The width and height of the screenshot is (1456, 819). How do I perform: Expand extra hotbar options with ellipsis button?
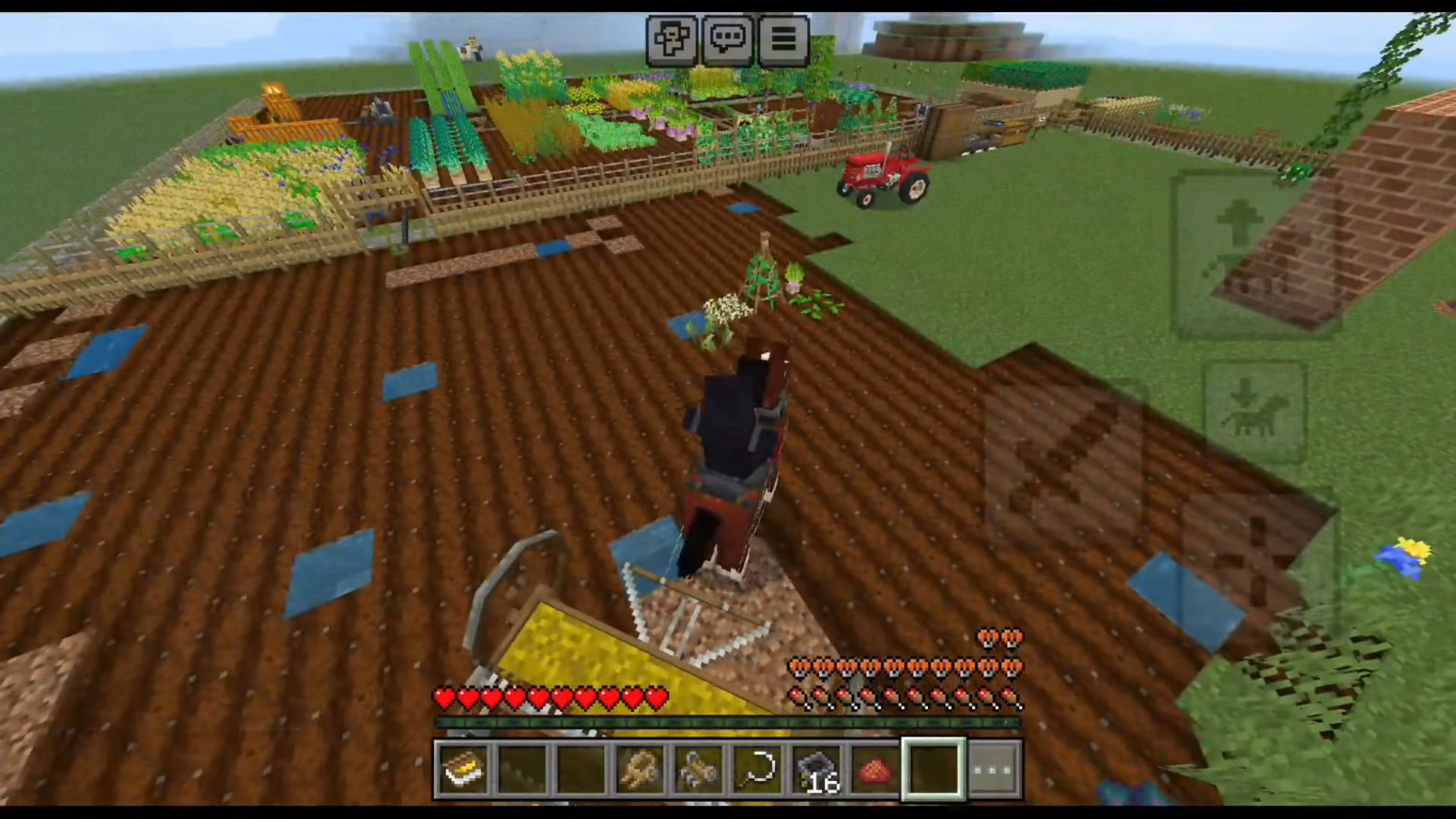tap(993, 769)
